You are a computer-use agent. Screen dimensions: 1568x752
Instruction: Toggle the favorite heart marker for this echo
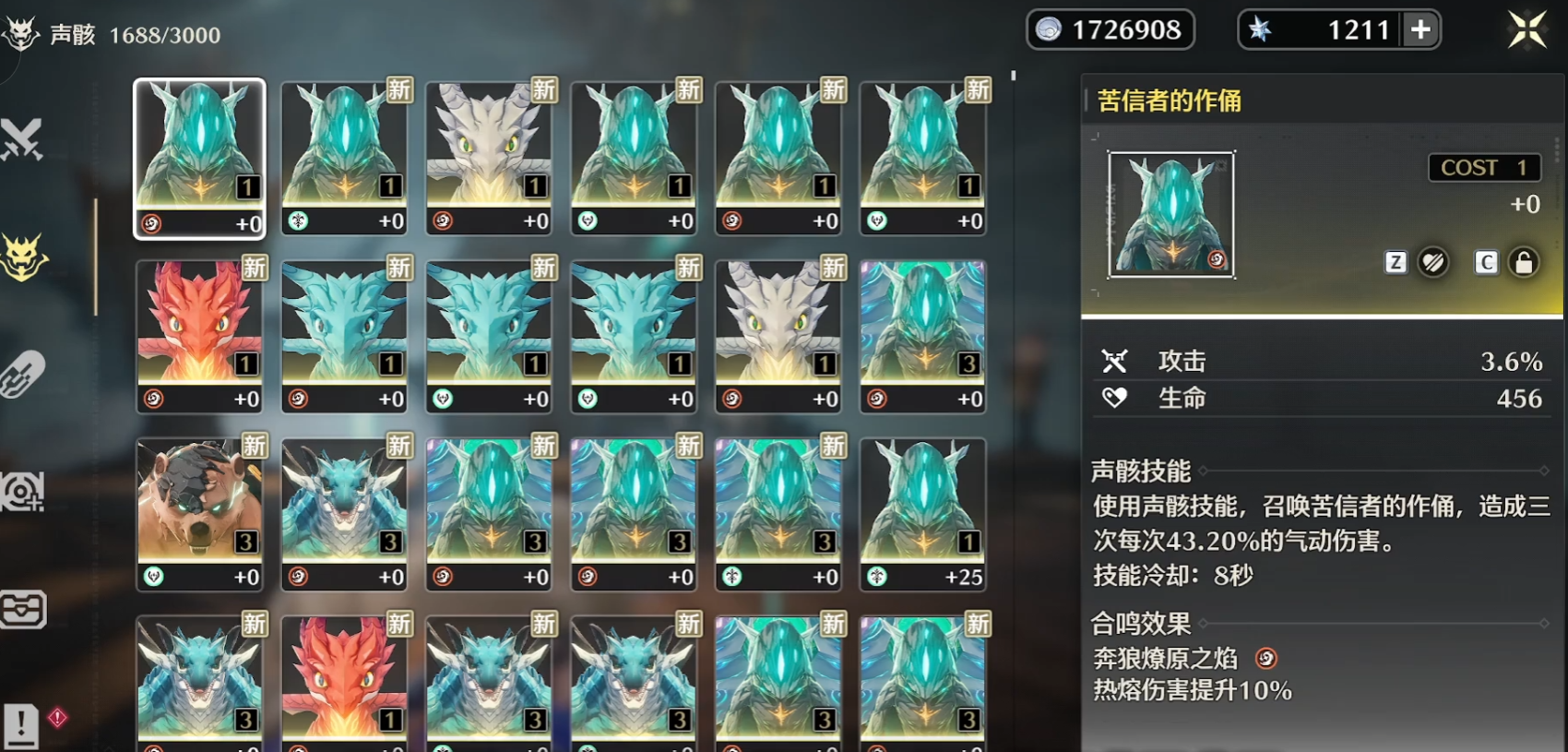tap(1432, 262)
